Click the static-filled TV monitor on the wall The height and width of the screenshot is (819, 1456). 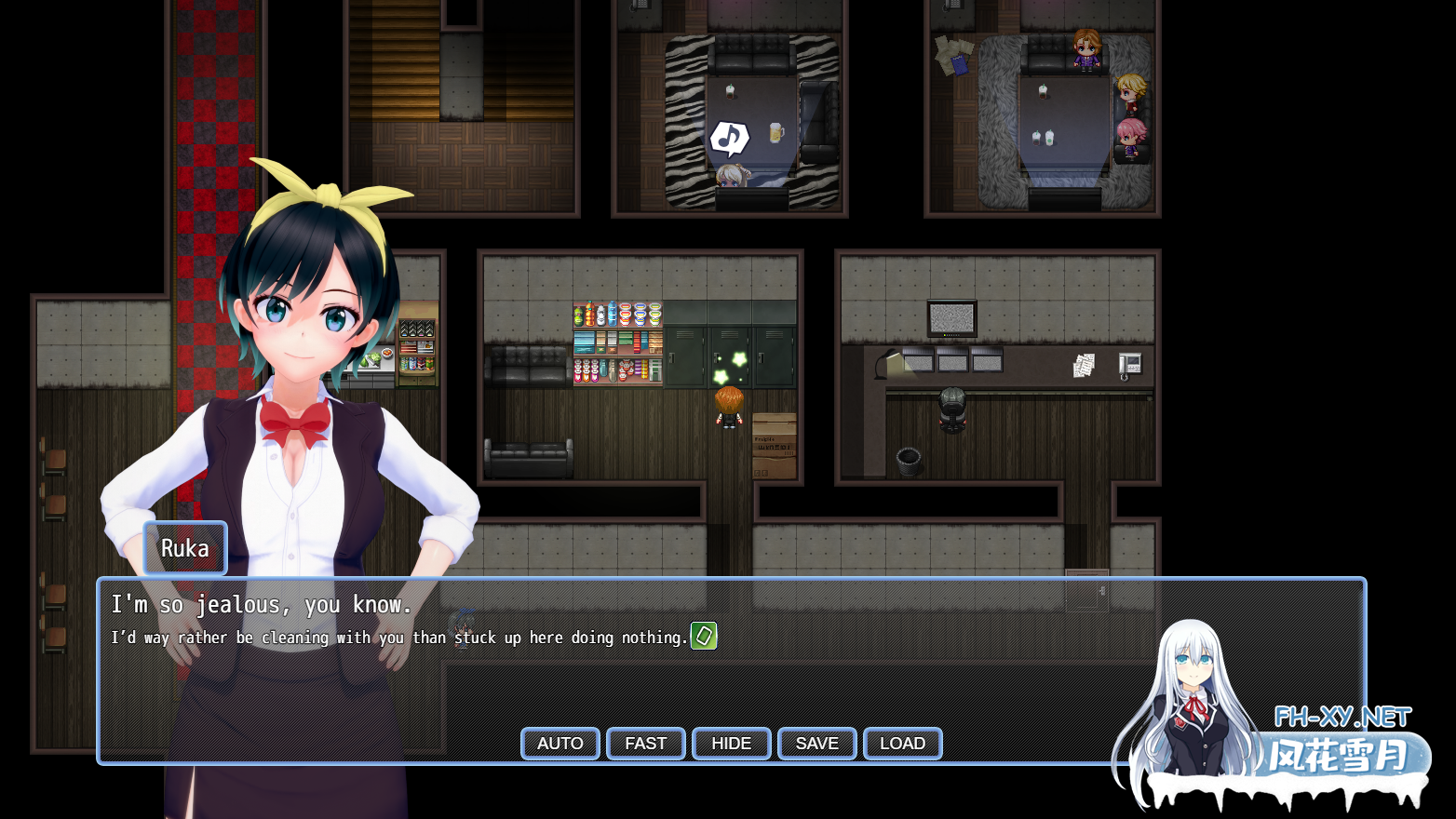point(953,316)
